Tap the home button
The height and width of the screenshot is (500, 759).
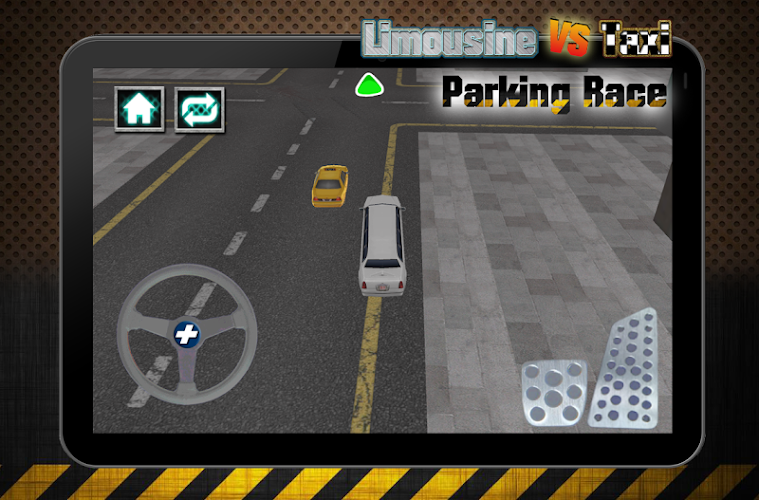click(x=140, y=109)
